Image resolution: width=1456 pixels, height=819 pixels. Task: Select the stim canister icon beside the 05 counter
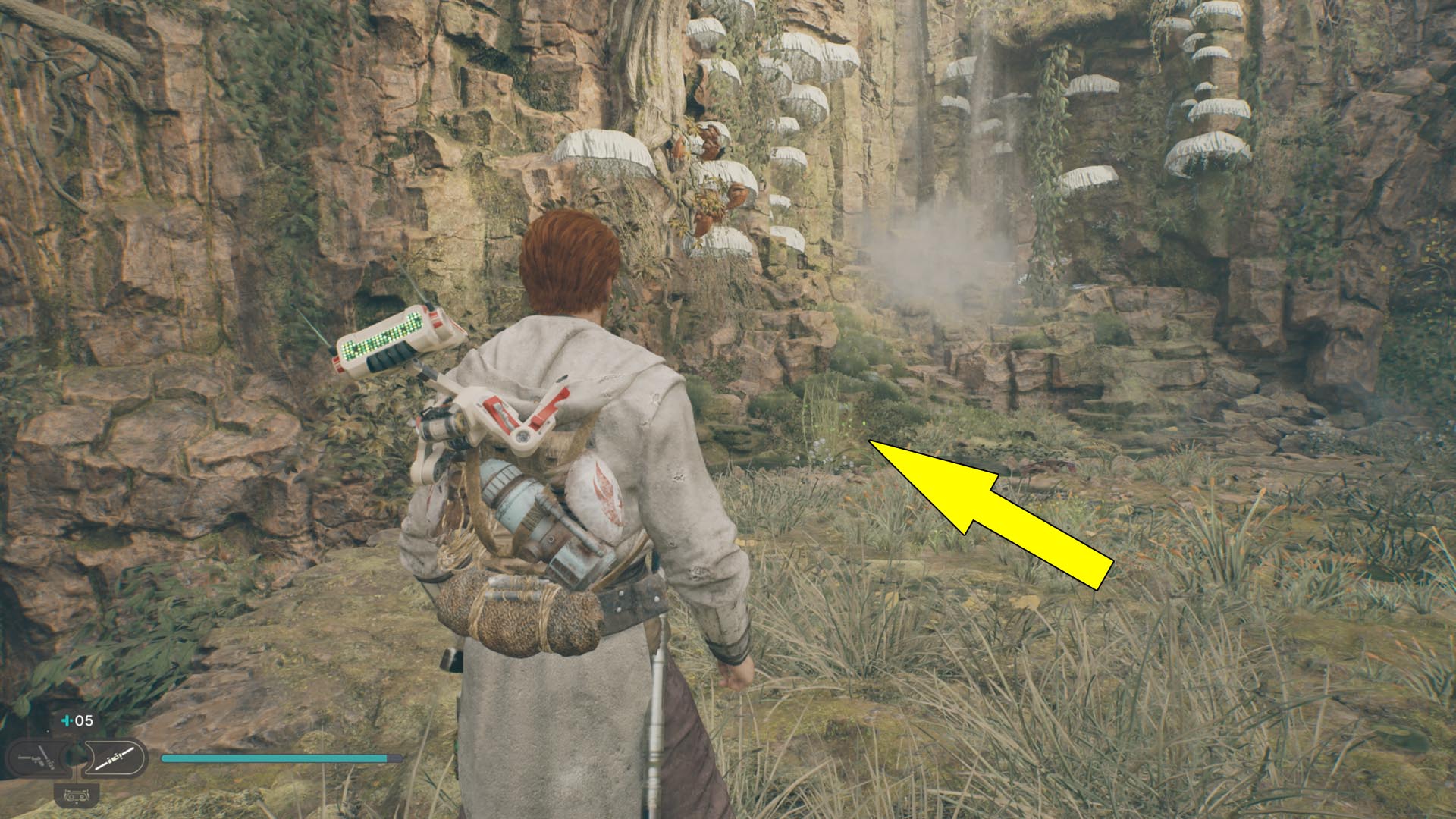coord(67,720)
